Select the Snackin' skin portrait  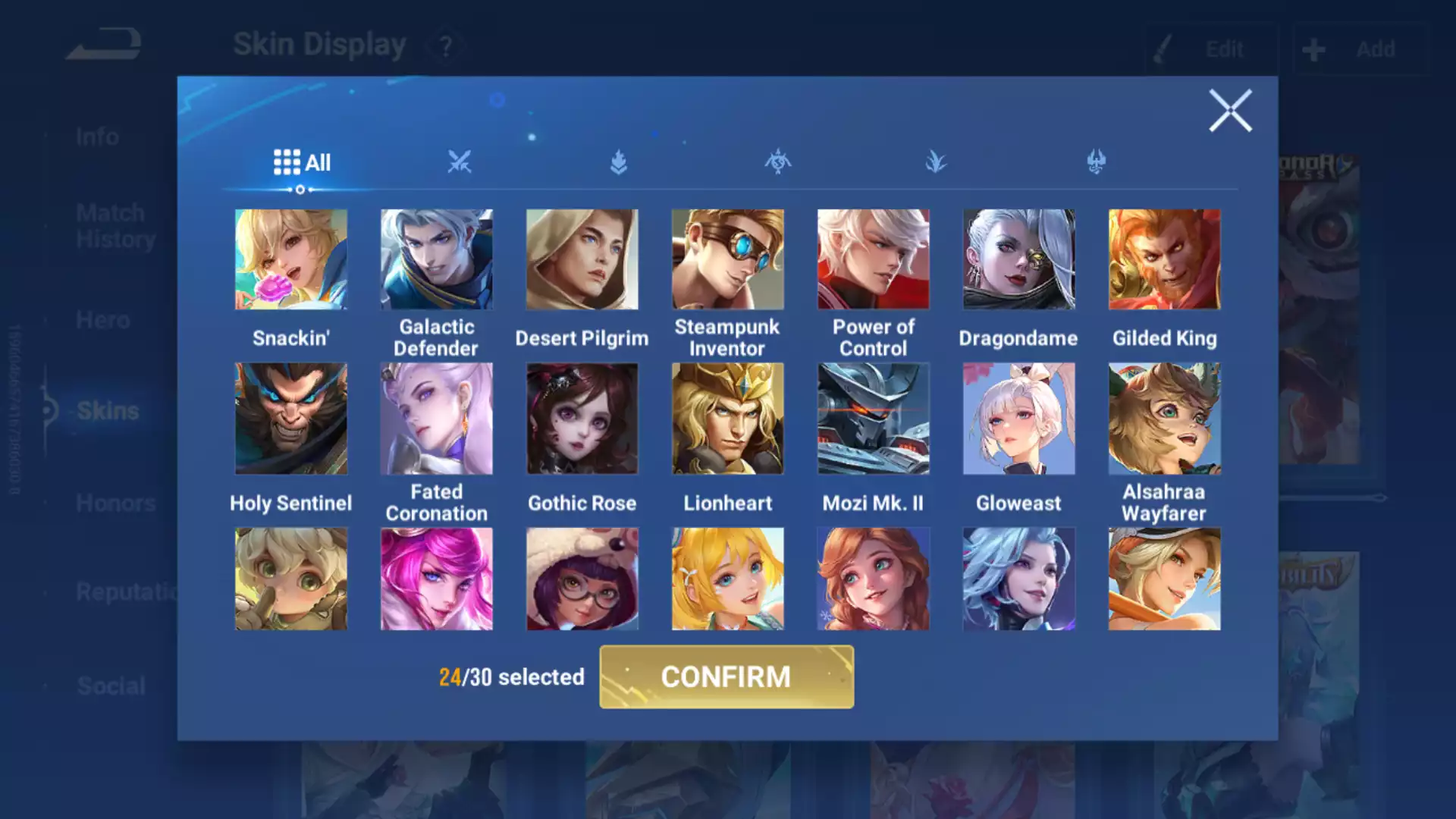[x=291, y=259]
